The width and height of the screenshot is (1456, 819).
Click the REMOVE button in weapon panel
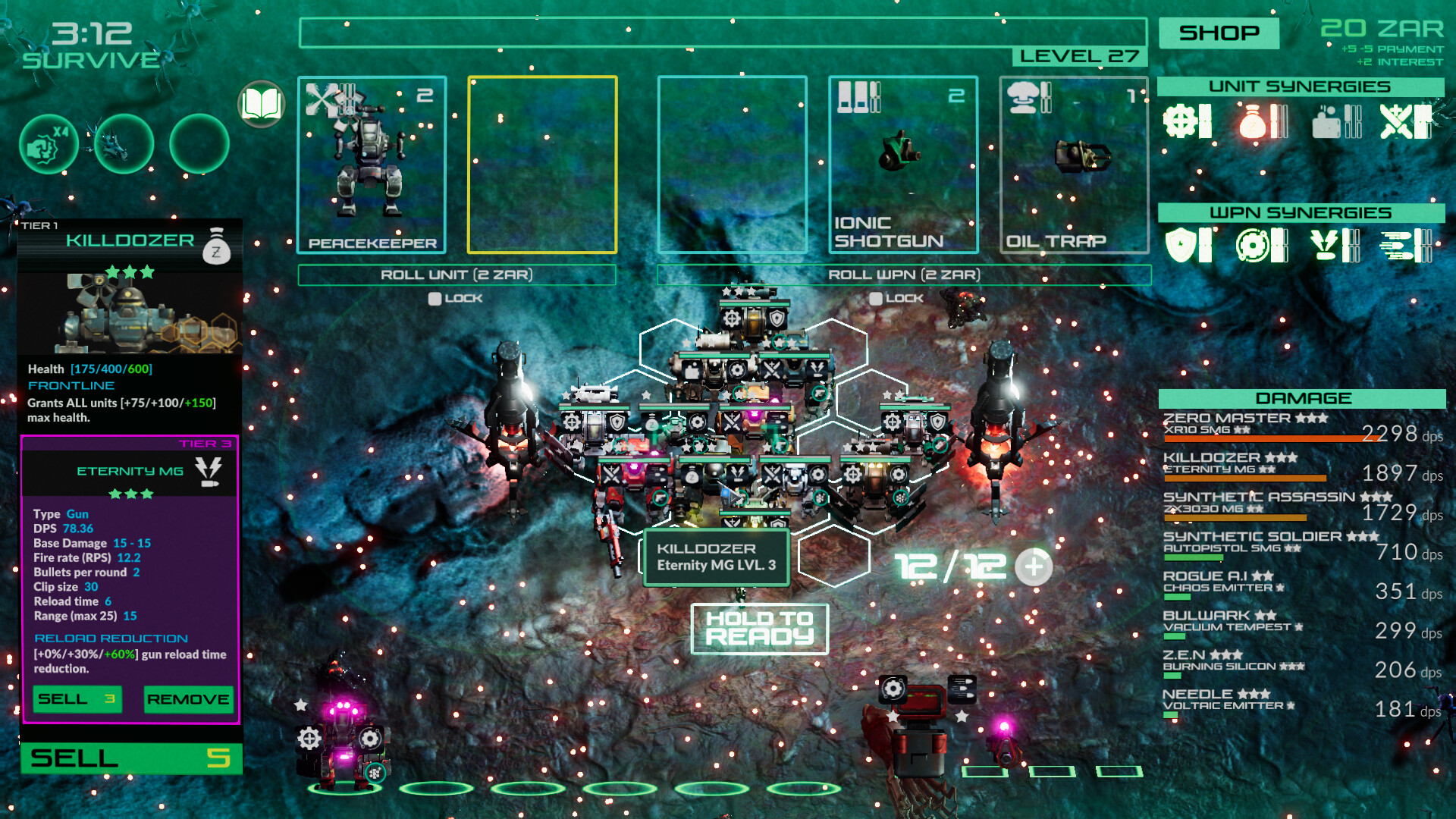pyautogui.click(x=188, y=699)
